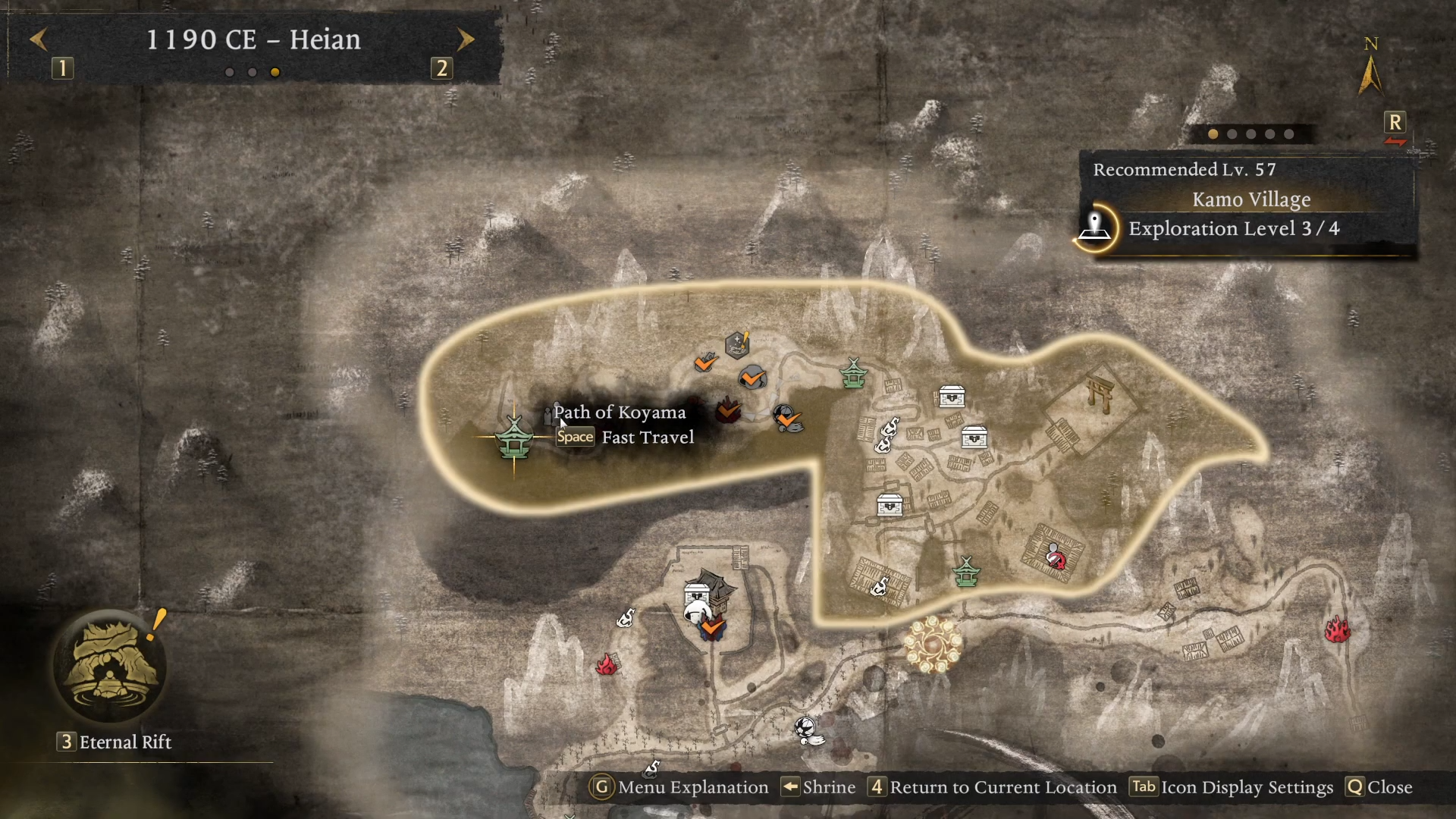
Task: Open Menu Explanation
Action: pos(679,787)
